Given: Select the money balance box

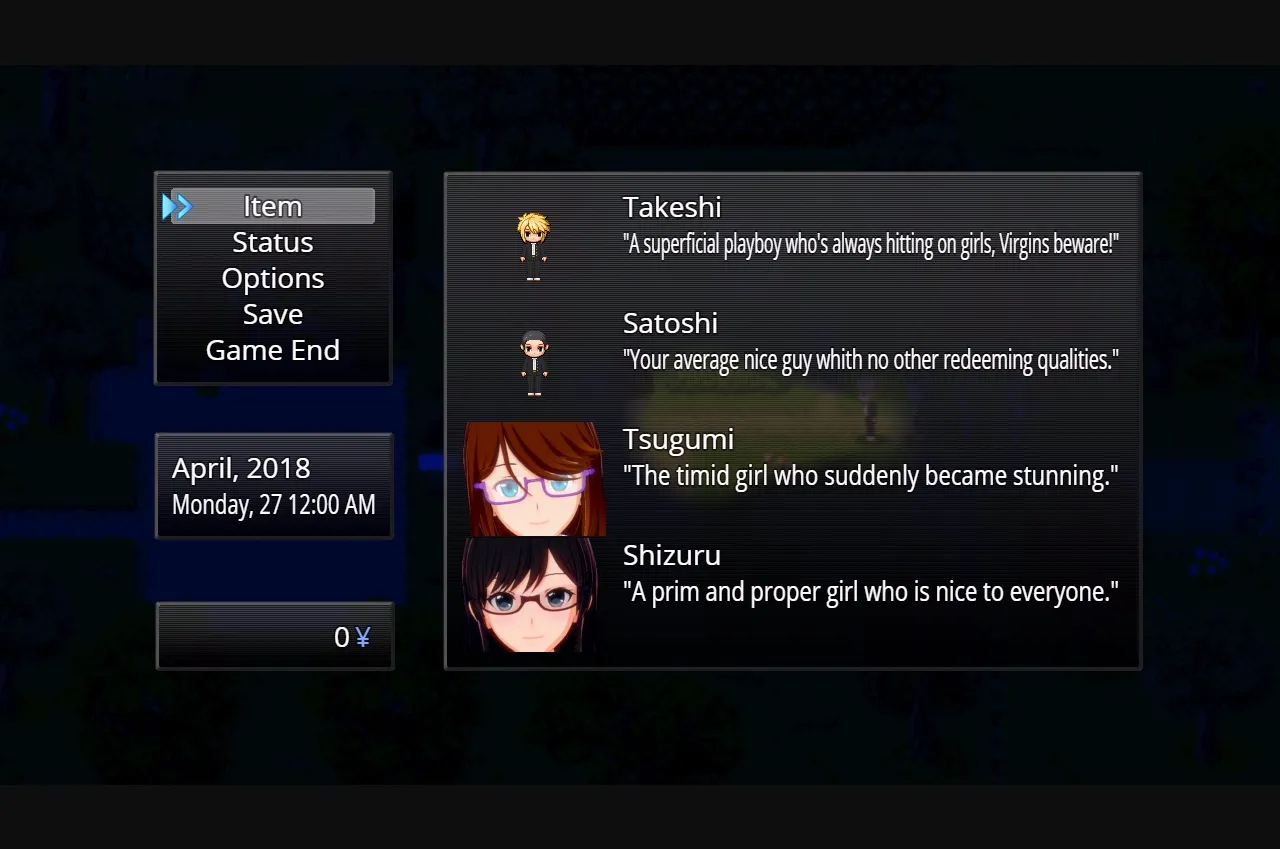Looking at the screenshot, I should point(275,636).
